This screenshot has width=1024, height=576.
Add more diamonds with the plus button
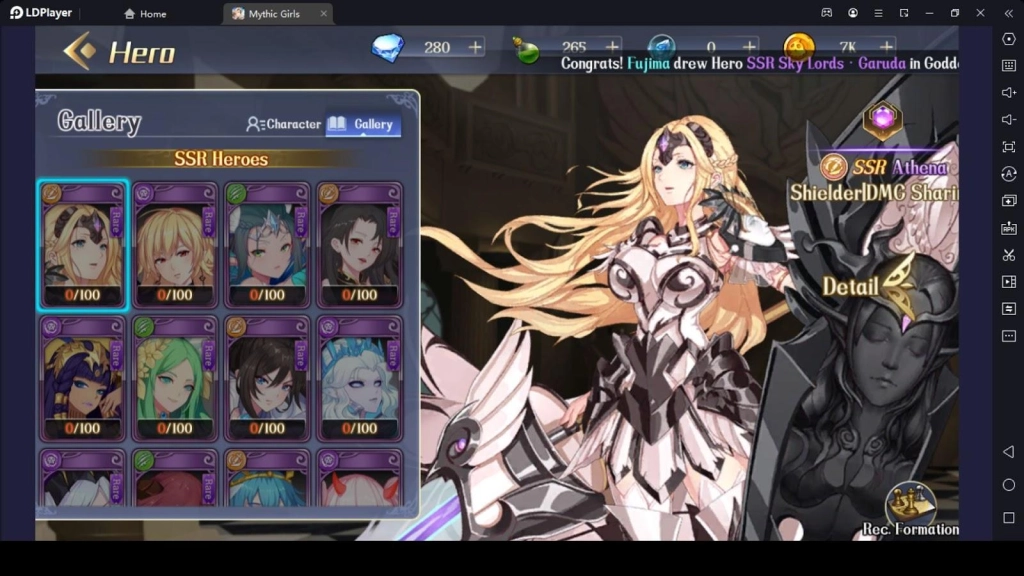pos(475,47)
